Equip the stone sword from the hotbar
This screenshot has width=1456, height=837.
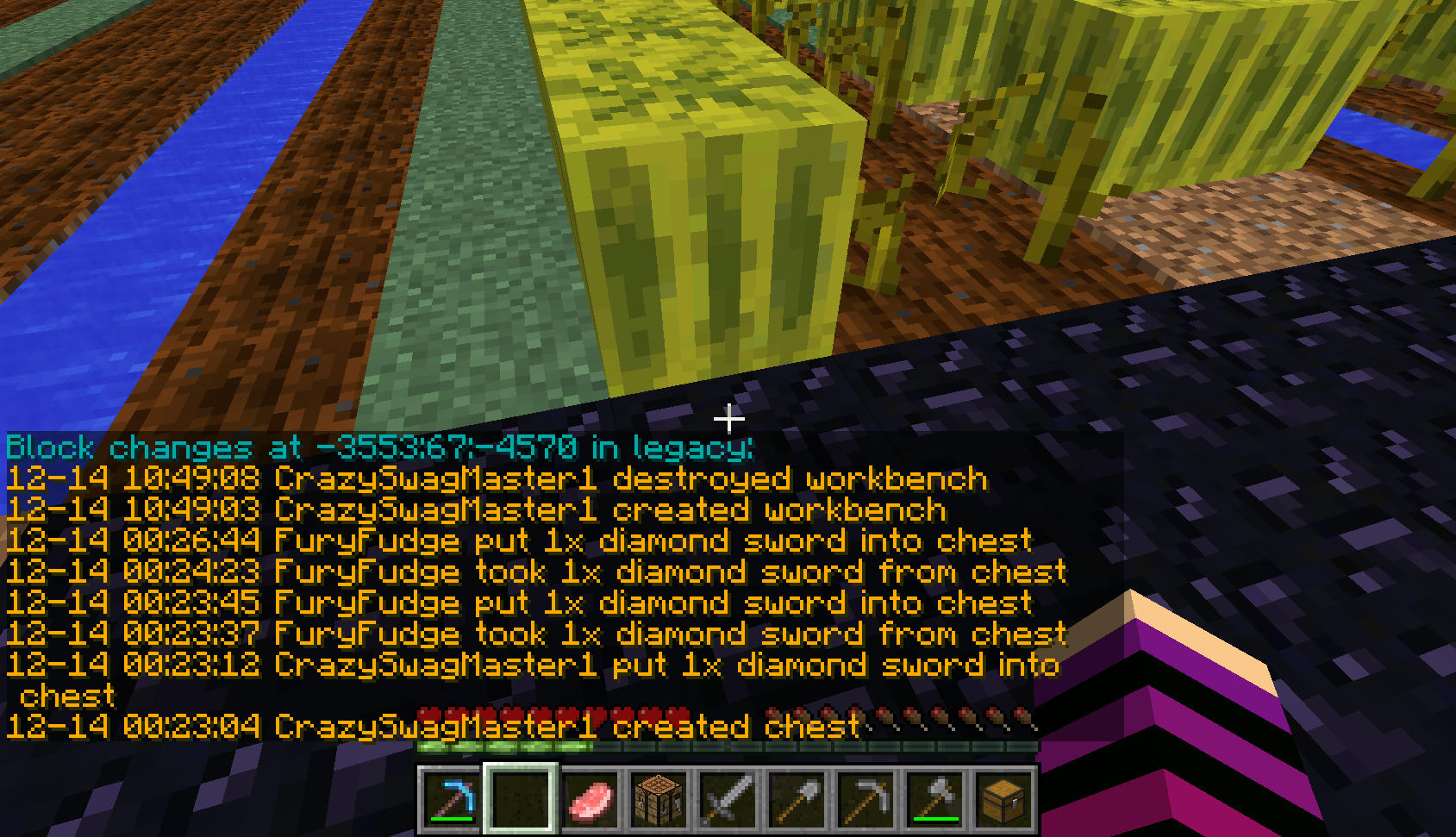pos(728,798)
